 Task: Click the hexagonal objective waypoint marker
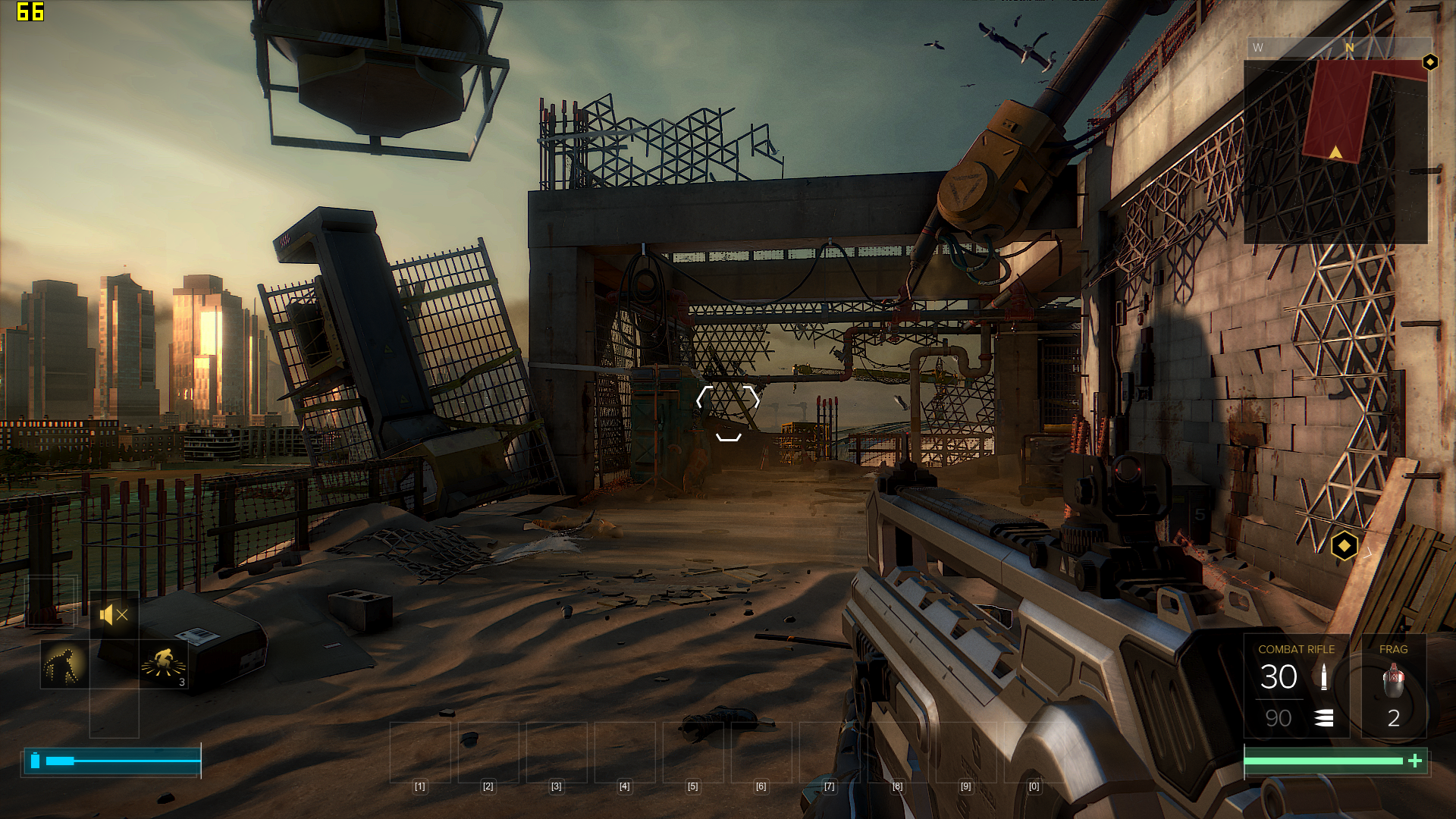point(1344,545)
